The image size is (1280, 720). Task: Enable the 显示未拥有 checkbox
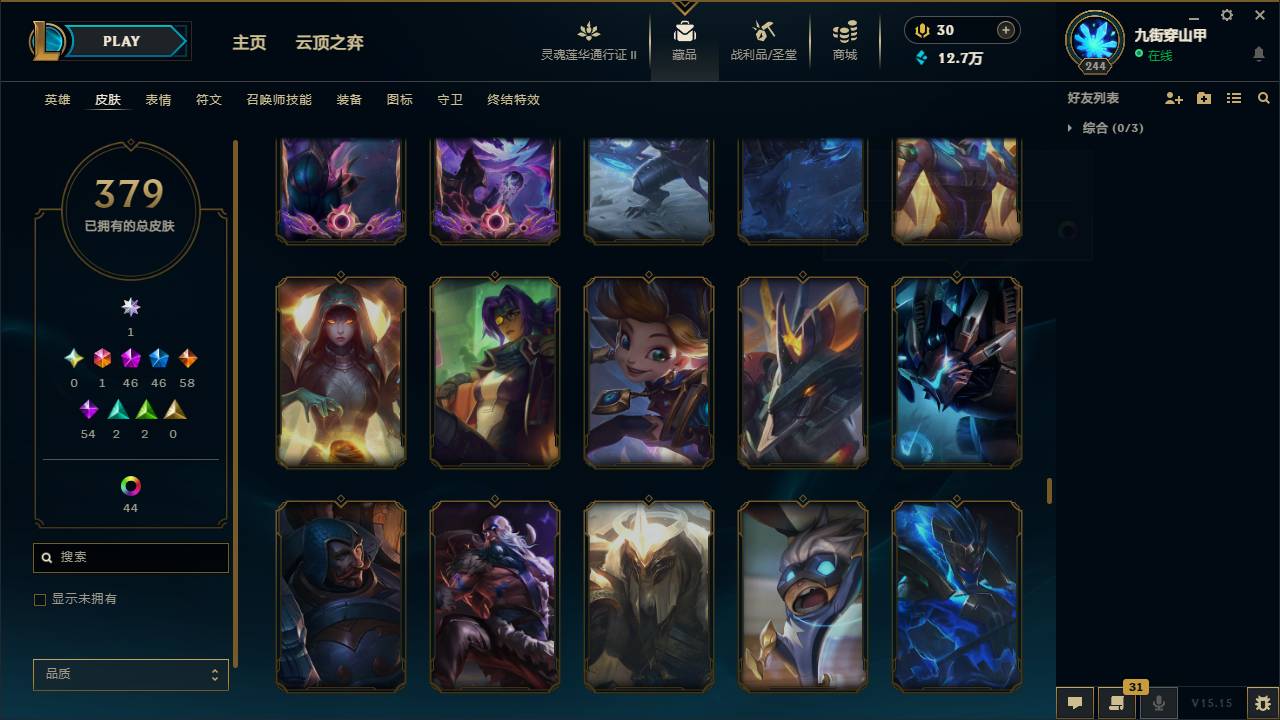(x=40, y=599)
